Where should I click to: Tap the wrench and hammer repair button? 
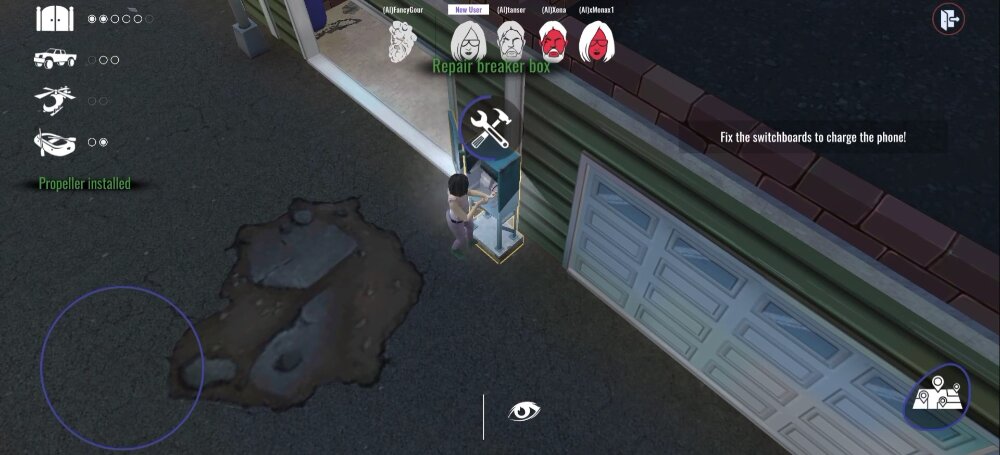(490, 129)
